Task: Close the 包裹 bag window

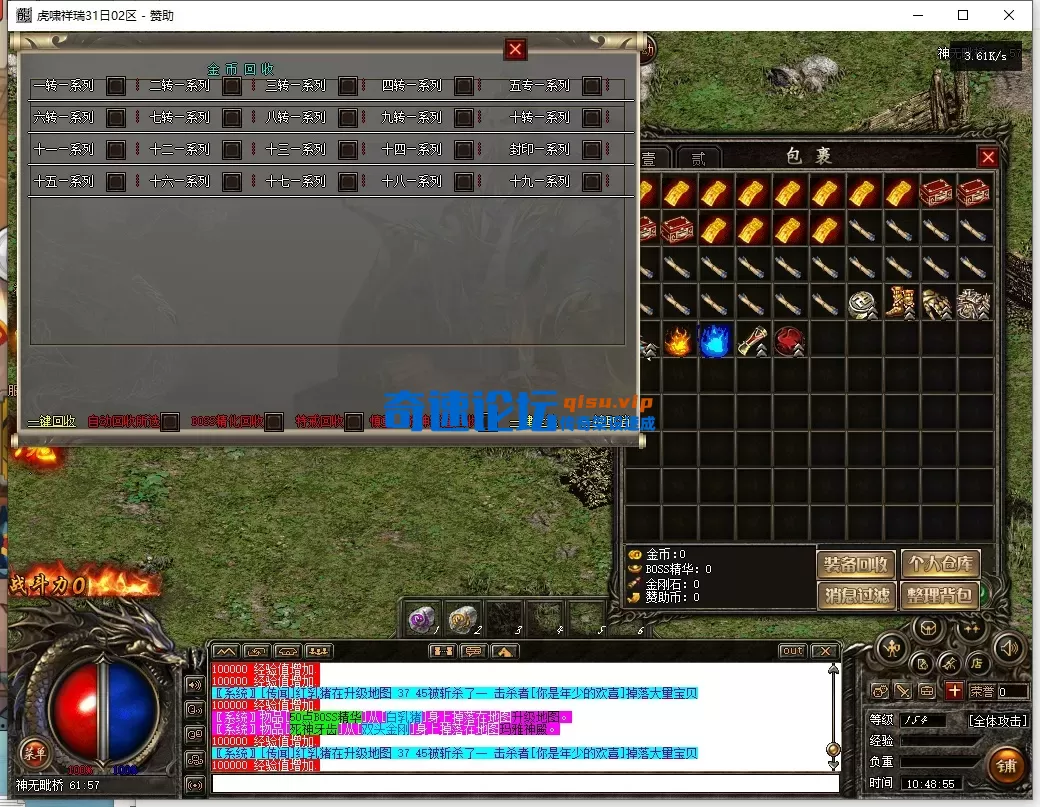Action: pos(988,157)
